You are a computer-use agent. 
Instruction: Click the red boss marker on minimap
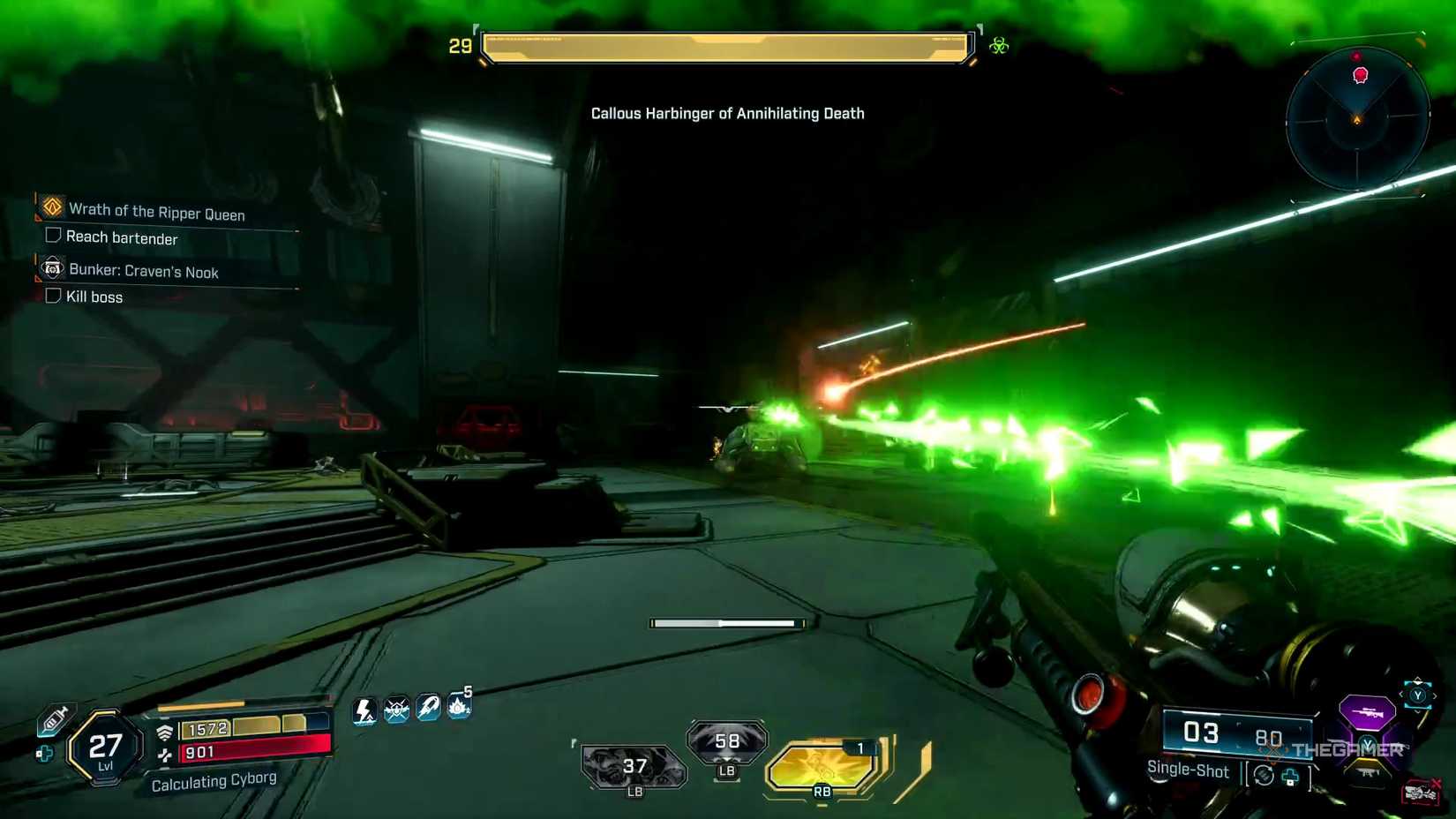click(1361, 75)
